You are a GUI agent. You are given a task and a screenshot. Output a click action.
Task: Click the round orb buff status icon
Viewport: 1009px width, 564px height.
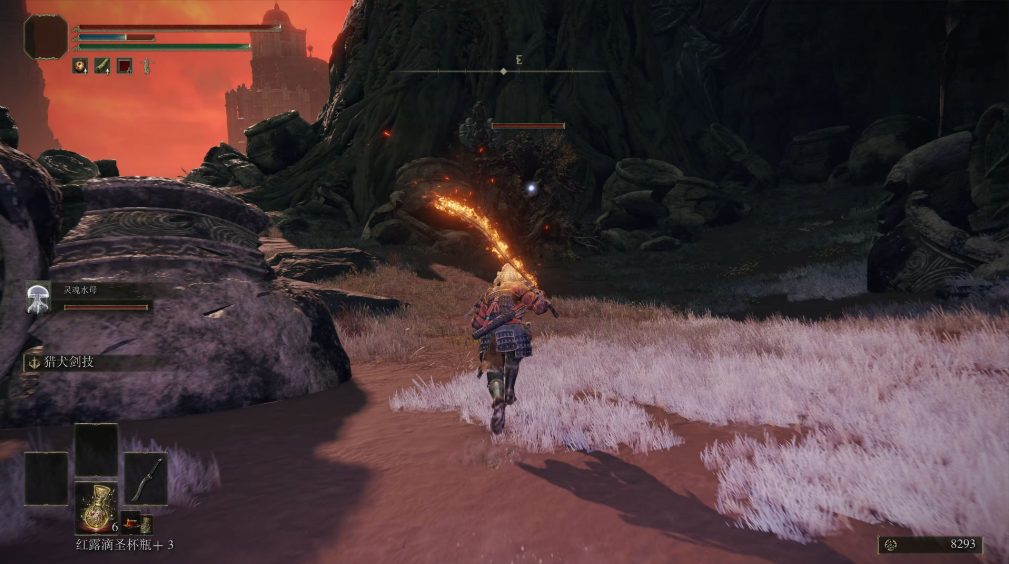click(80, 66)
